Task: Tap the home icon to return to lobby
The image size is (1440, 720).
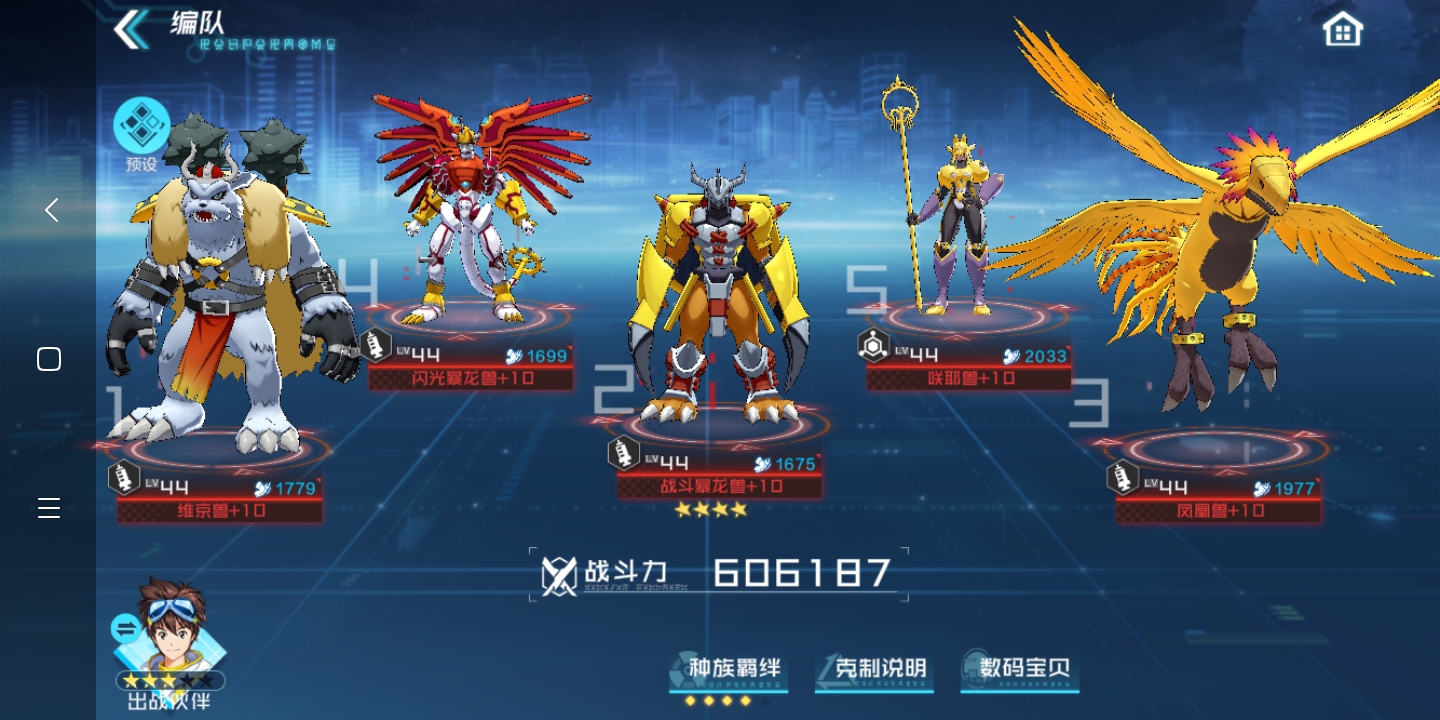Action: (x=1341, y=29)
